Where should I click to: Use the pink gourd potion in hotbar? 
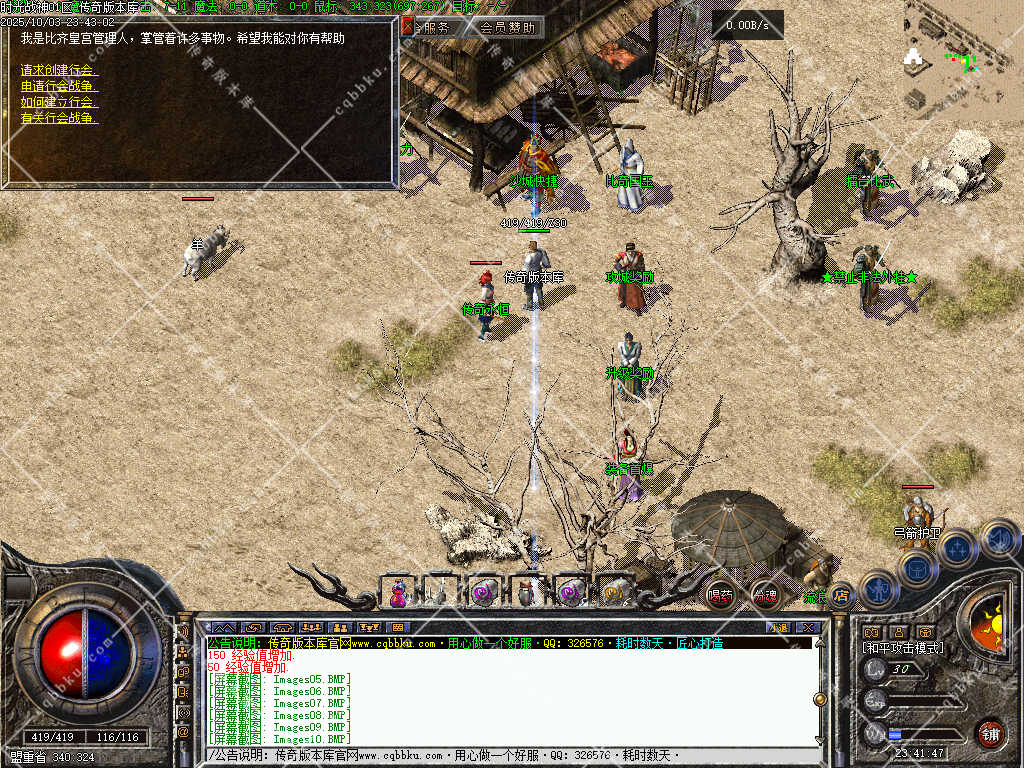pyautogui.click(x=398, y=592)
